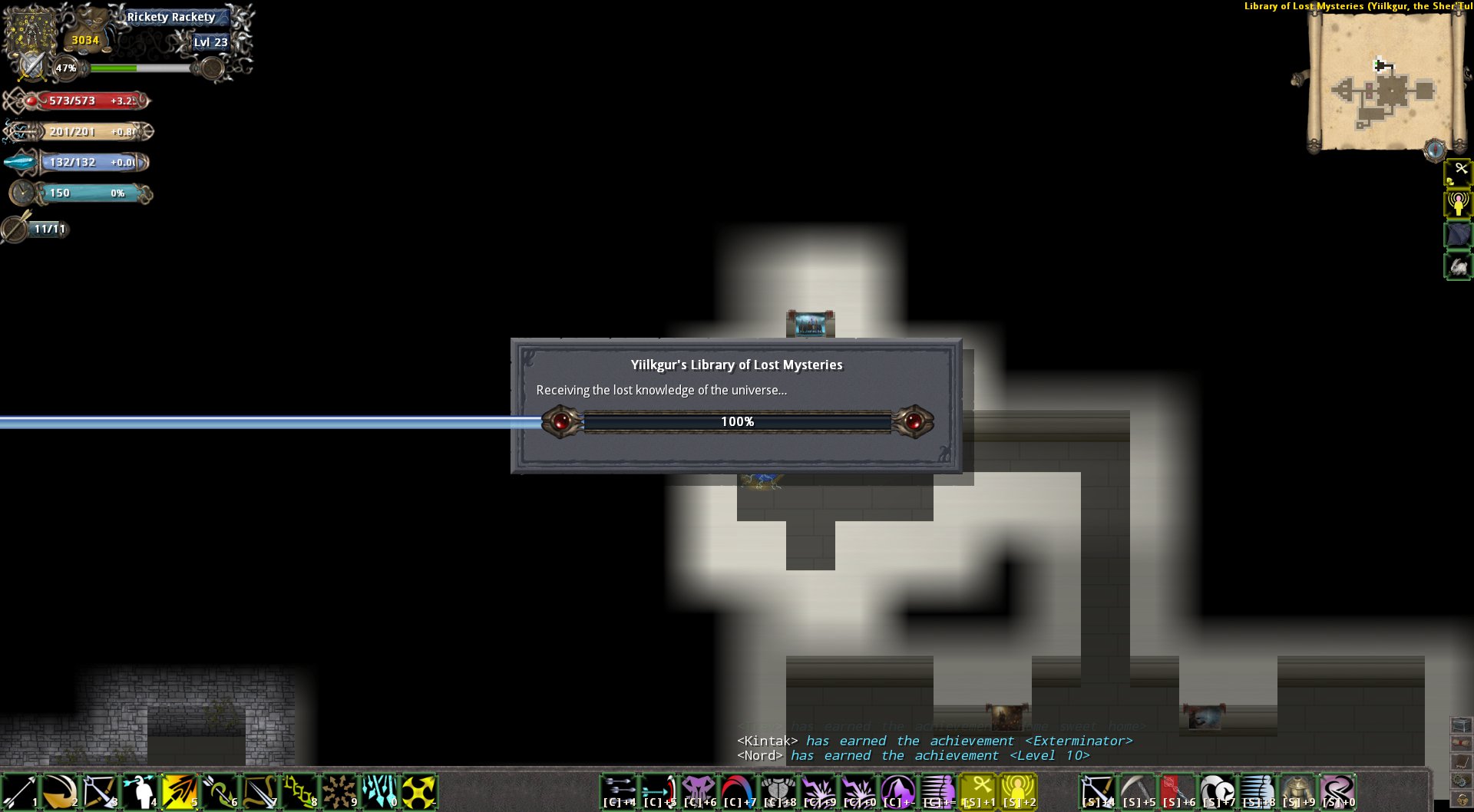Activate the red rod item slot
Viewport: 1474px width, 812px height.
click(1178, 792)
